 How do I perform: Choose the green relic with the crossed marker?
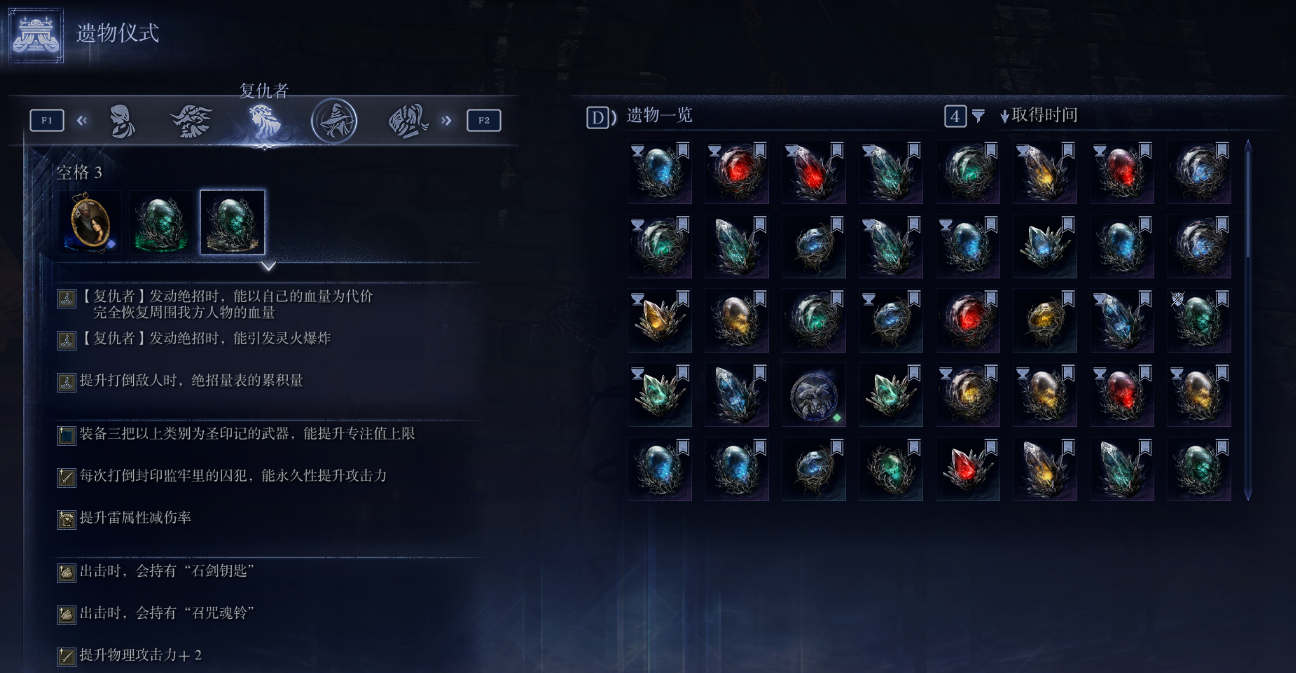click(1198, 320)
